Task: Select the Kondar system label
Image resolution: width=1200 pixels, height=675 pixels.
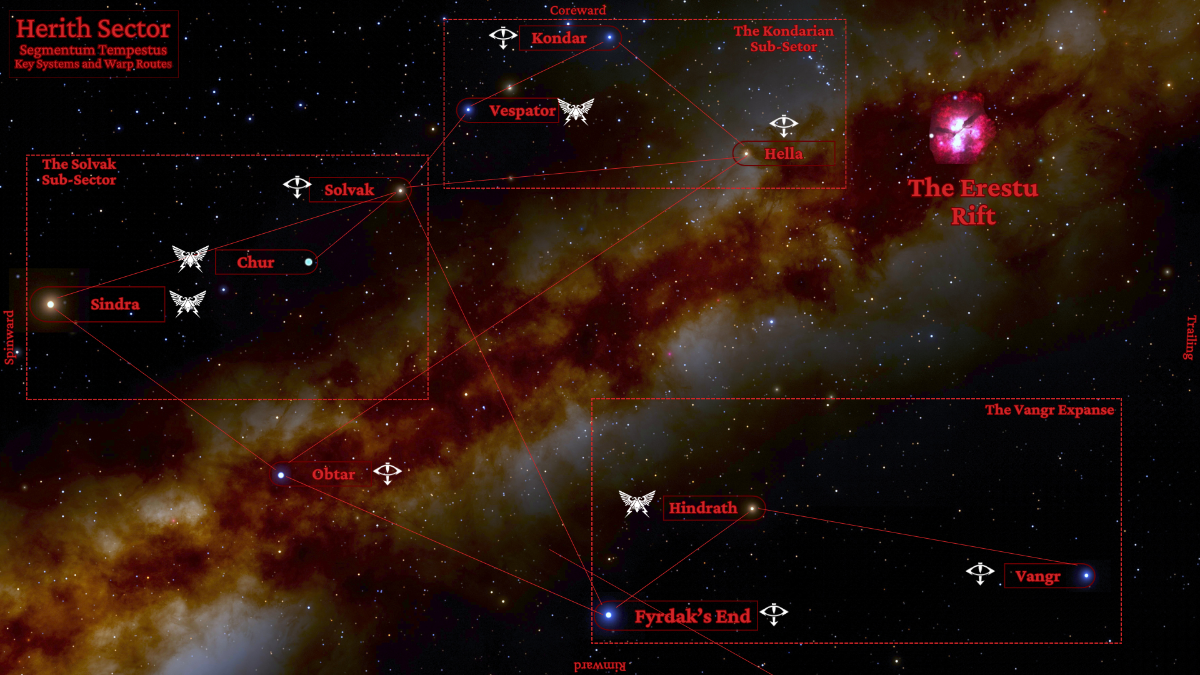Action: coord(559,39)
